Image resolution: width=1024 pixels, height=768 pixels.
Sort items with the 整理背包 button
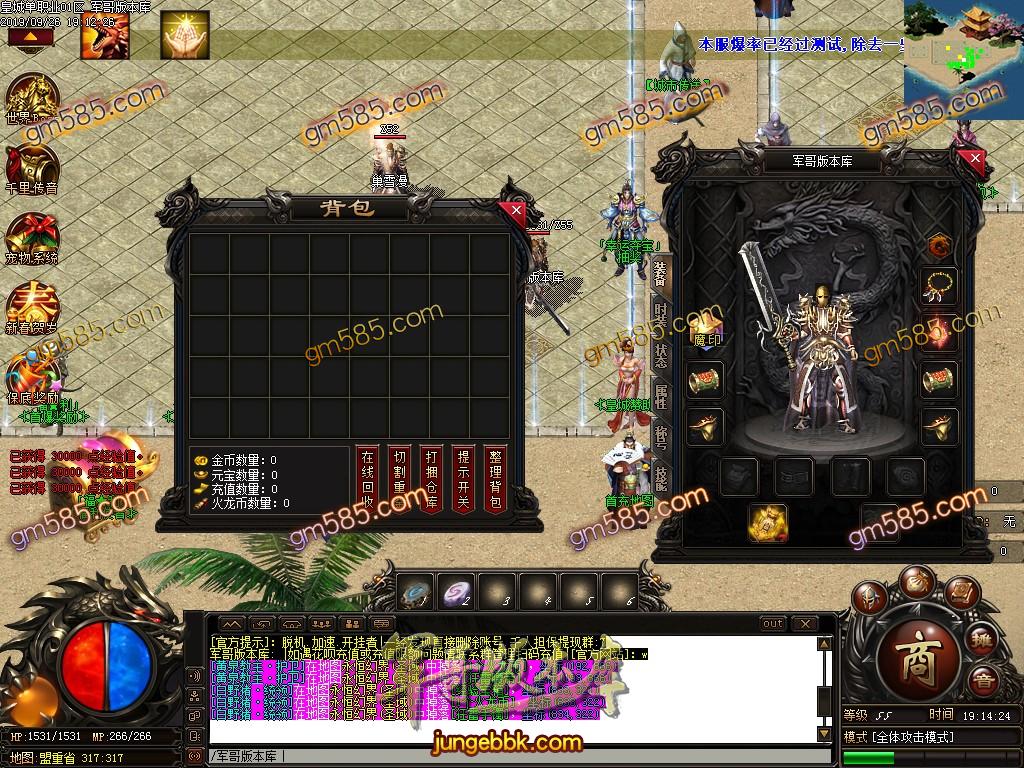tap(493, 479)
